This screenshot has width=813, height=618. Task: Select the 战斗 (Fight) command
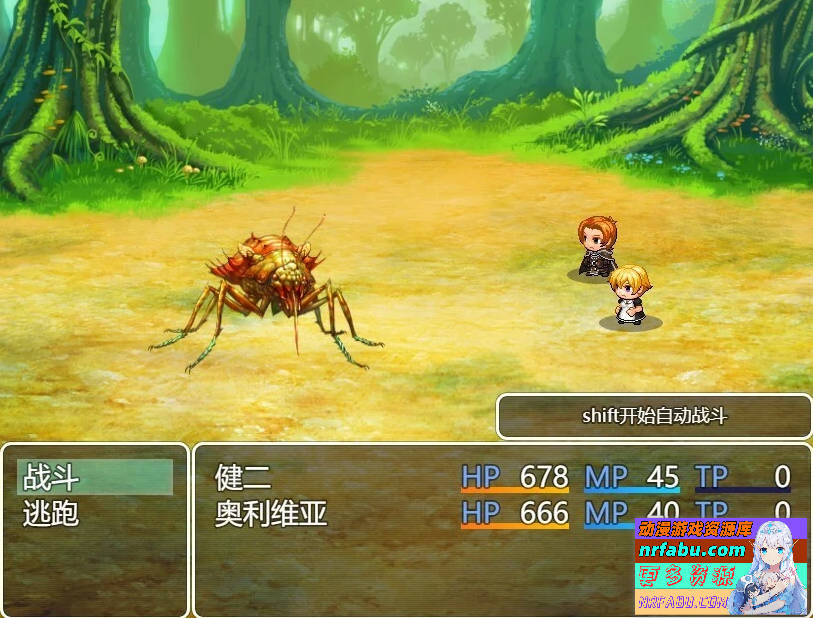point(94,477)
